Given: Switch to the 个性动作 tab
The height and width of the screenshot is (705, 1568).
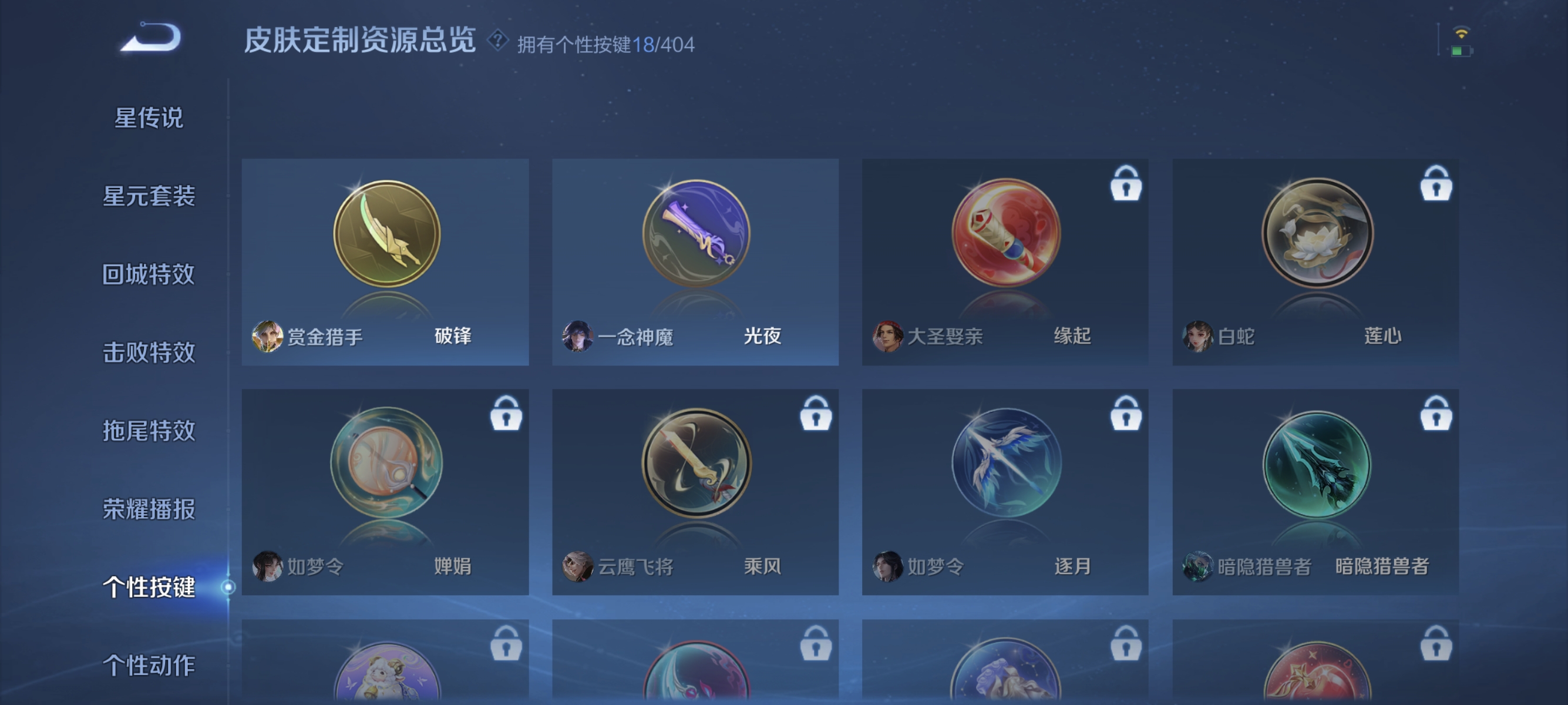Looking at the screenshot, I should [x=148, y=667].
